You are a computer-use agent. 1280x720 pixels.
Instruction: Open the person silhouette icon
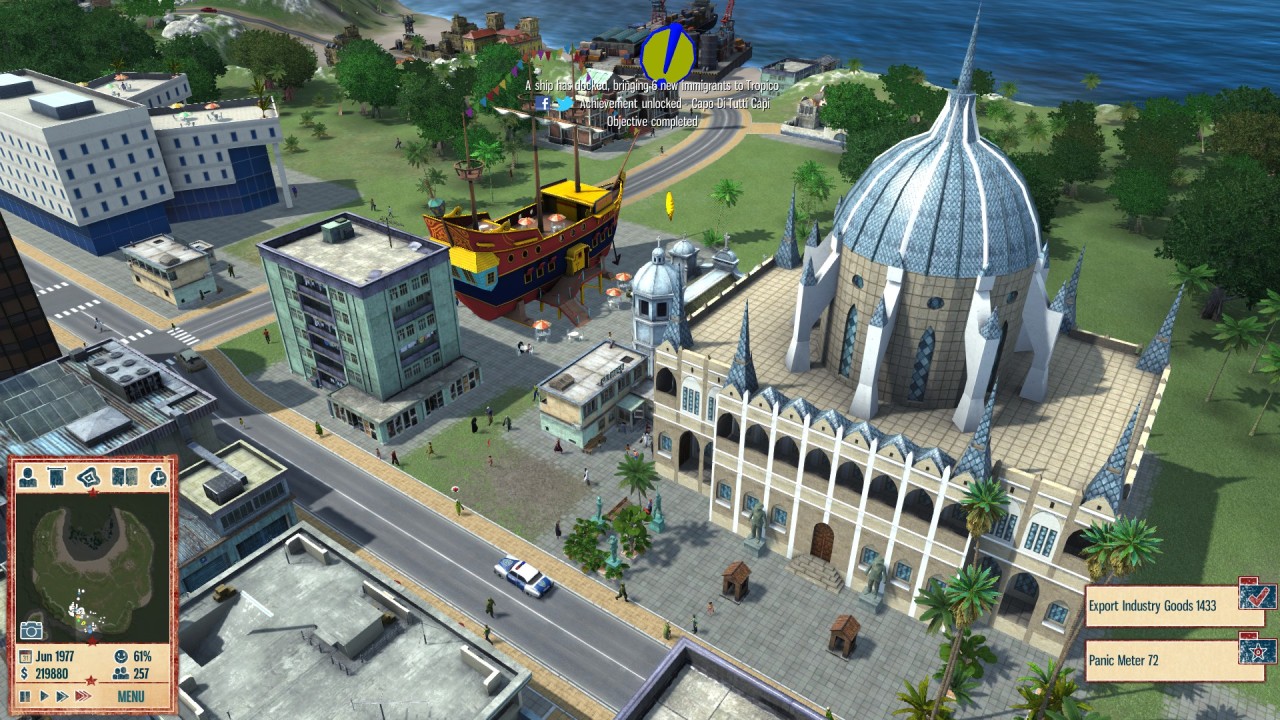28,478
